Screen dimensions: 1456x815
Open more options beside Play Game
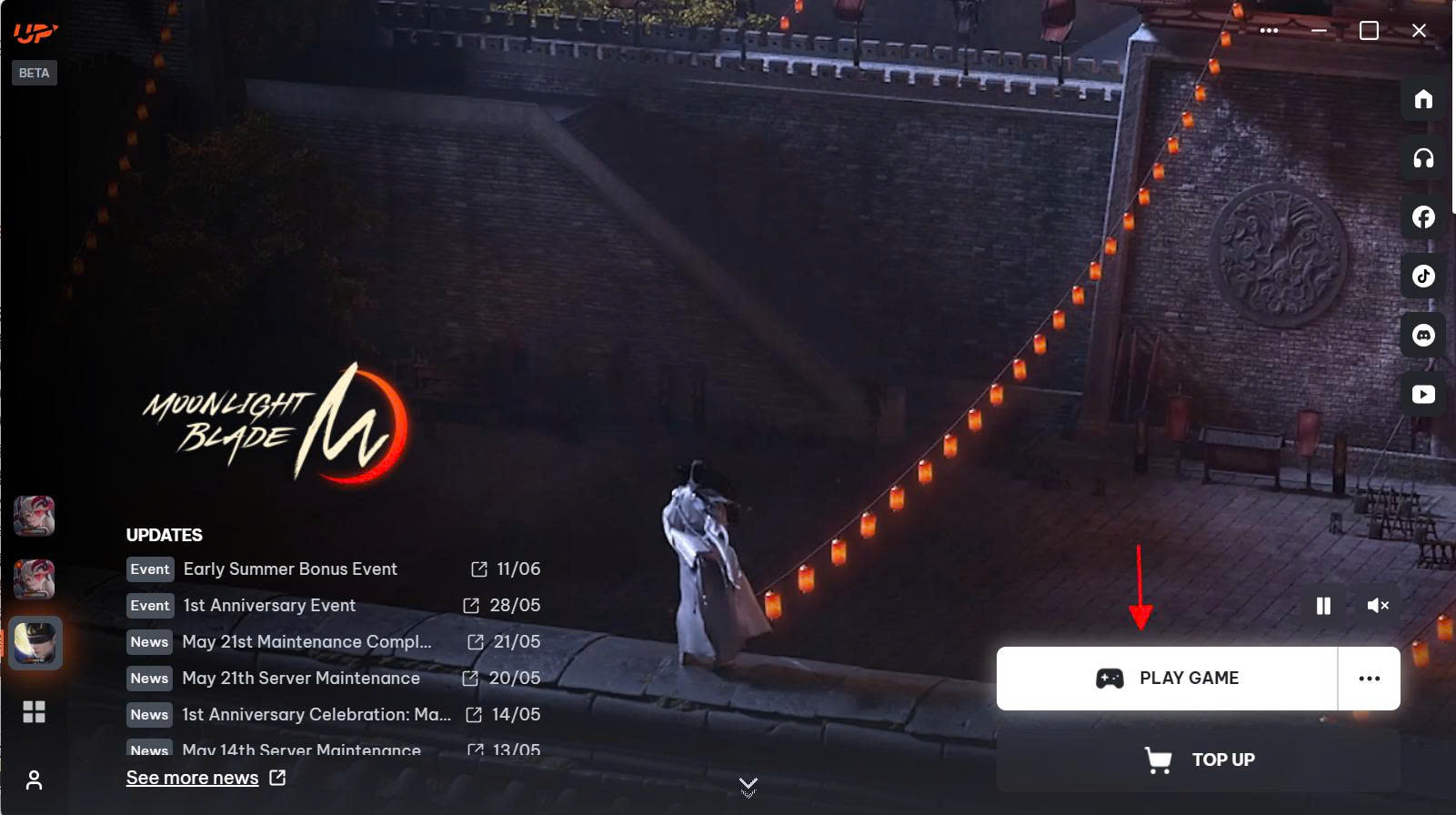[1369, 679]
